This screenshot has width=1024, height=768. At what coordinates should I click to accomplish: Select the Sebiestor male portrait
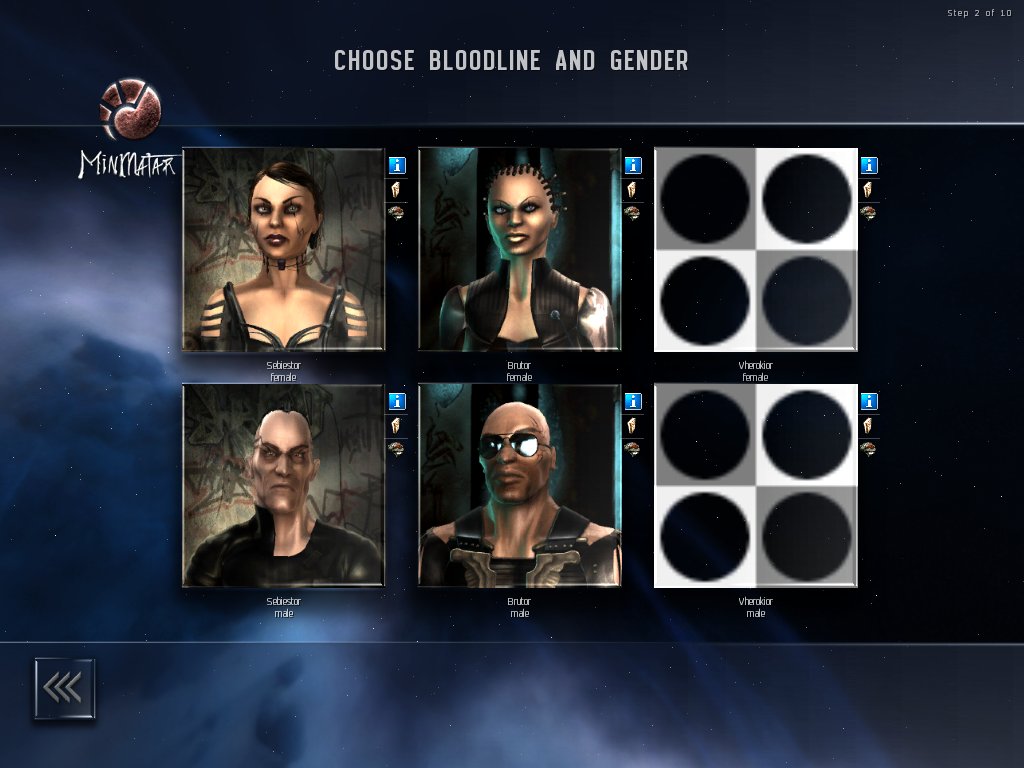(x=283, y=486)
